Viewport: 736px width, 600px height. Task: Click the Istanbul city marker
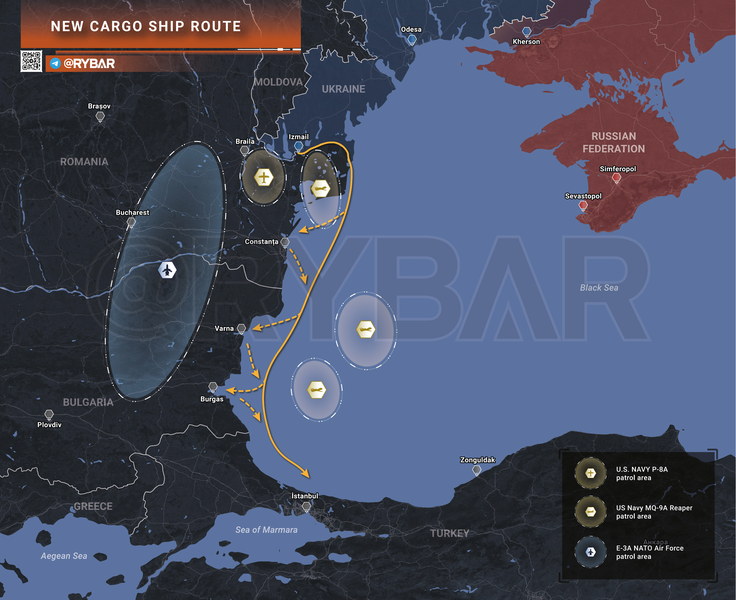click(304, 507)
